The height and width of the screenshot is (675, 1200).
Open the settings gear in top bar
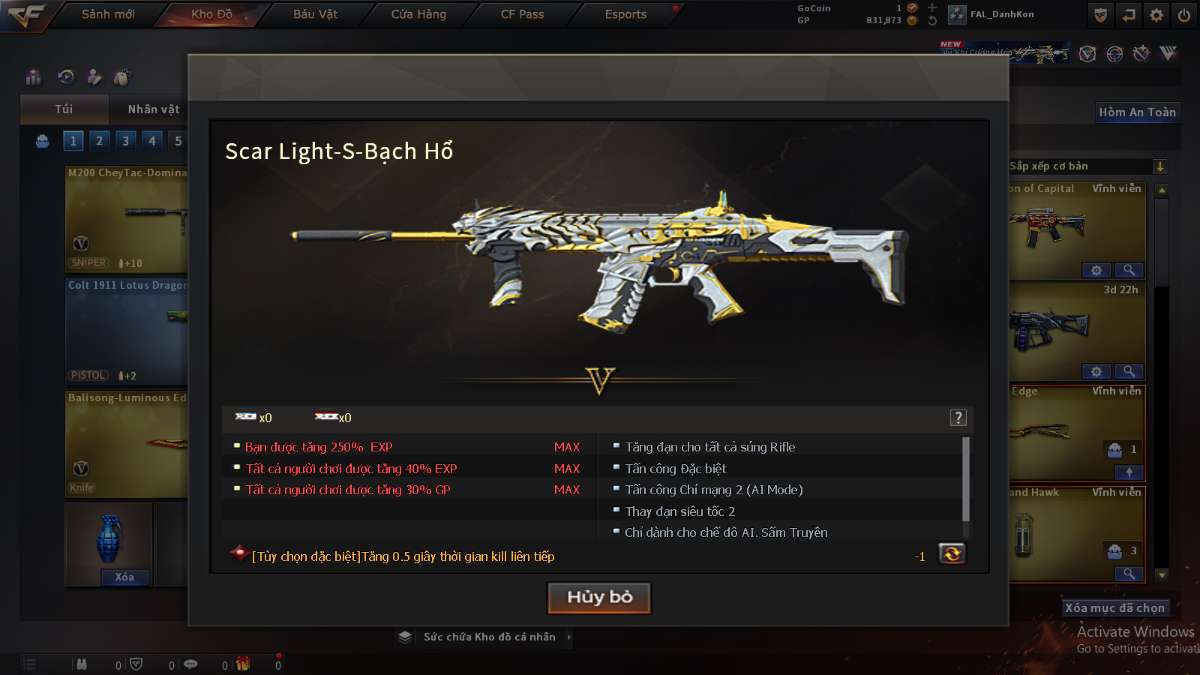(x=1157, y=15)
